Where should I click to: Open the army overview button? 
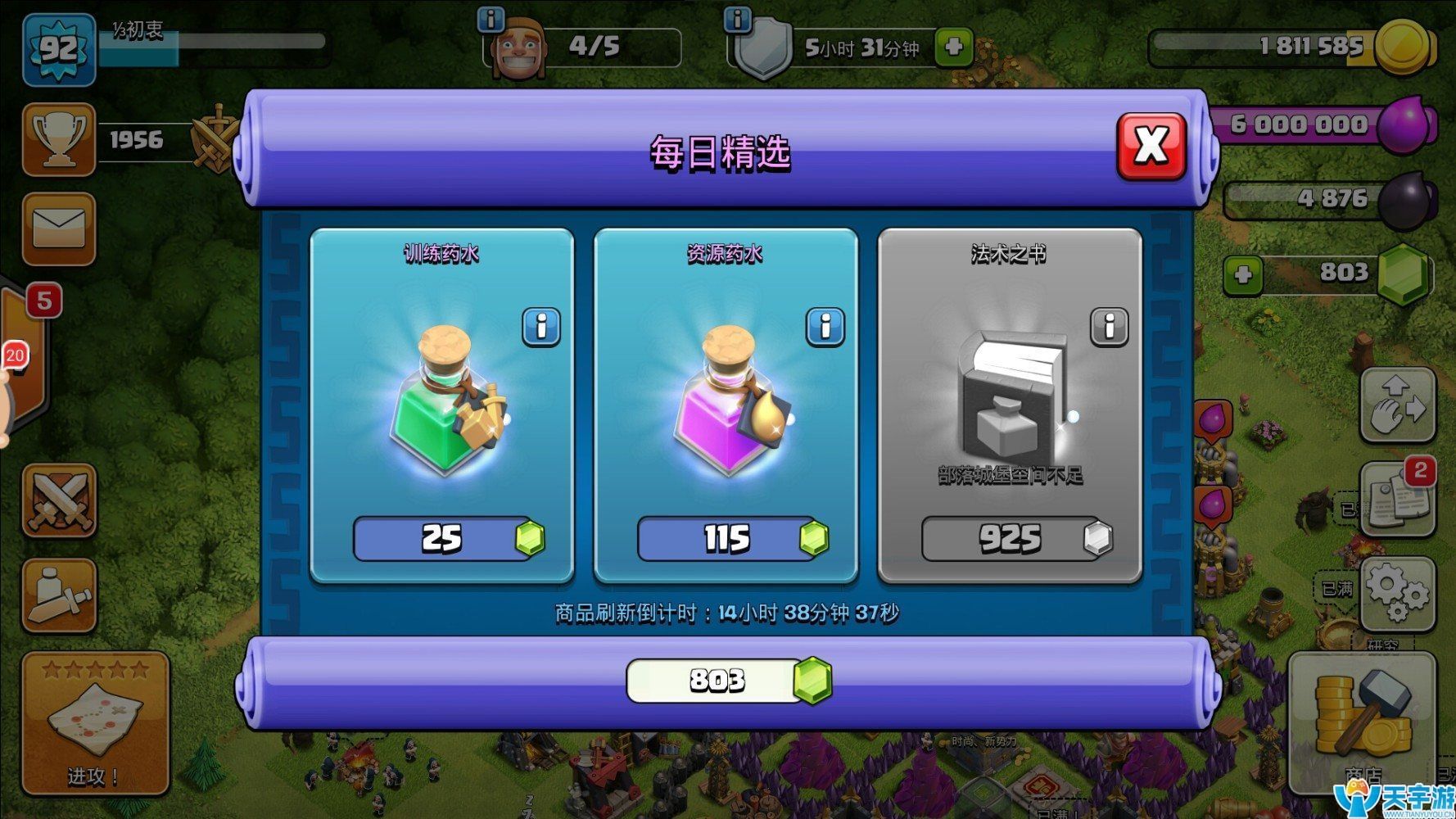click(59, 596)
